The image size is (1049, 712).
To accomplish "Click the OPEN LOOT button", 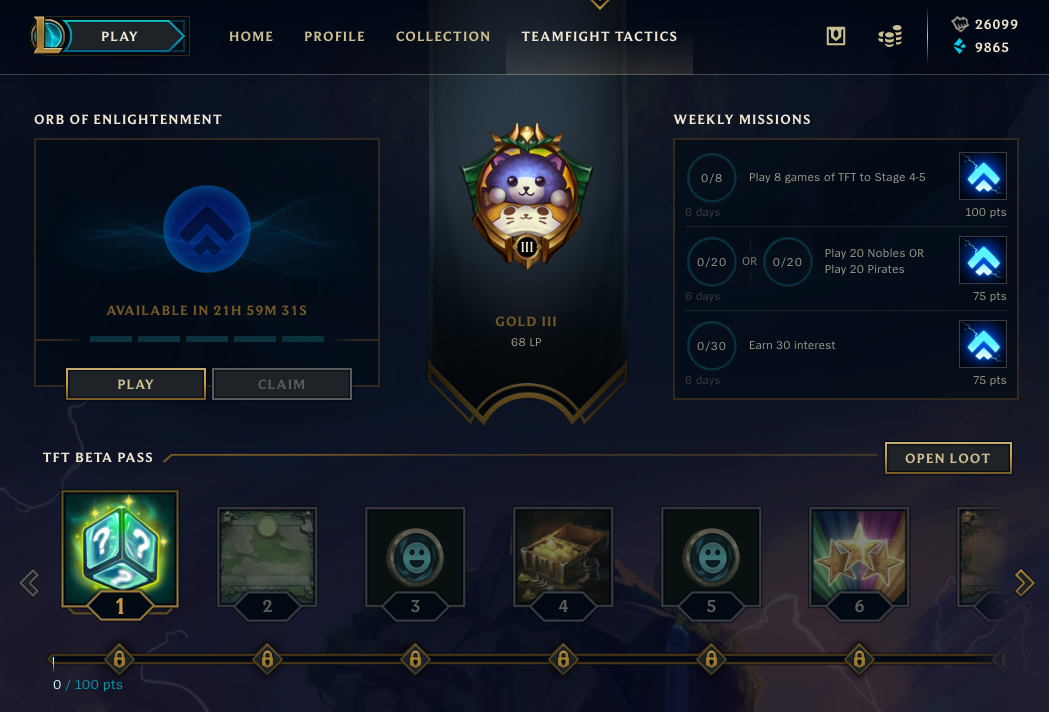I will coord(948,458).
